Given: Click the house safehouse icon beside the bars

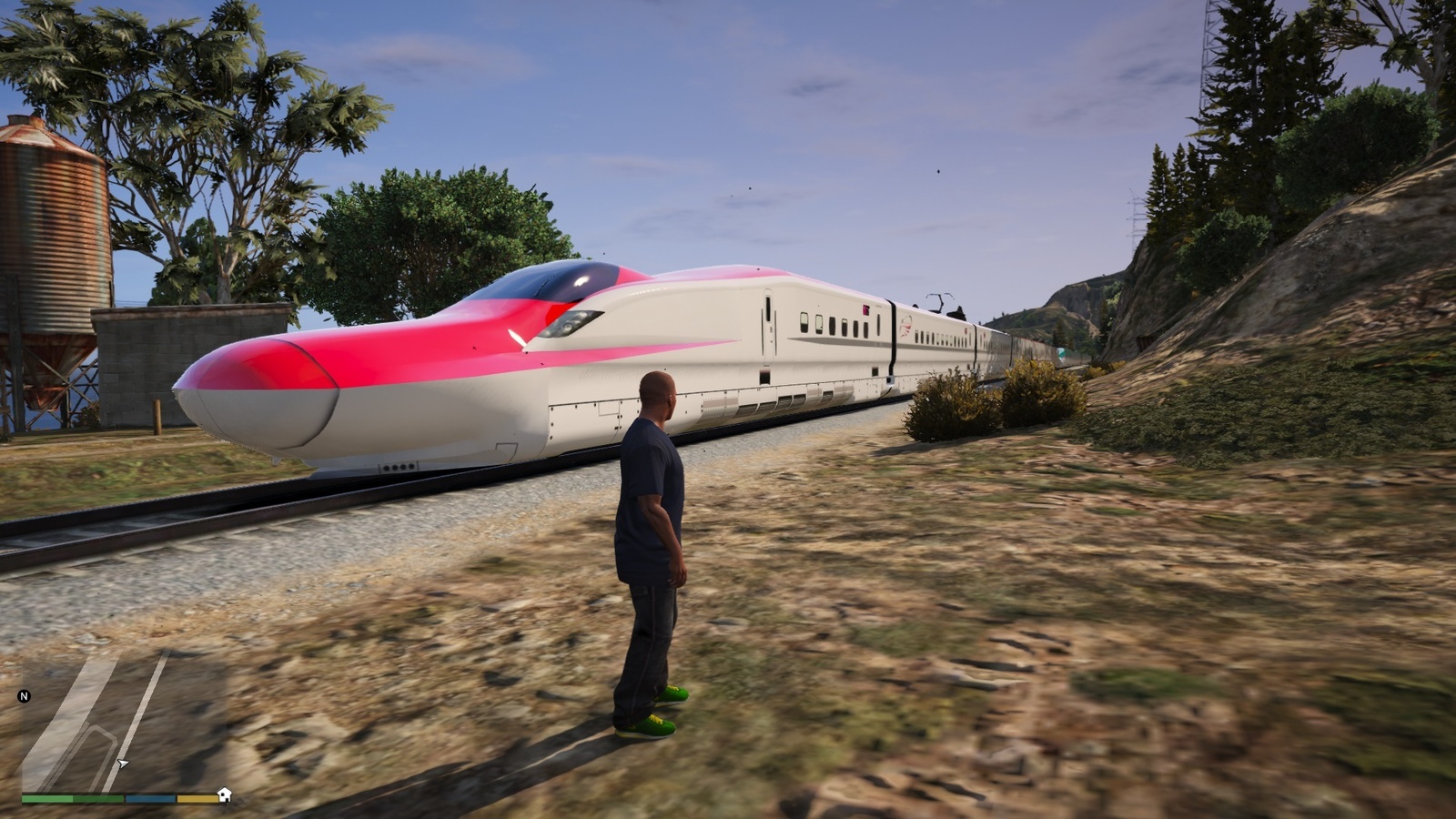Looking at the screenshot, I should tap(224, 796).
